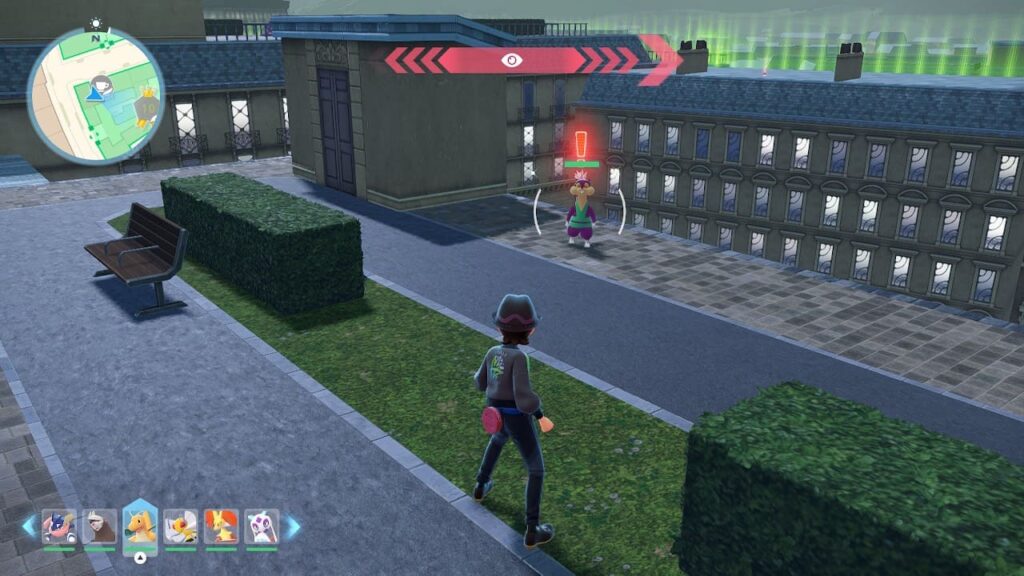The width and height of the screenshot is (1024, 576).
Task: Choose the brown Pokémon in the second party slot
Action: click(x=99, y=526)
